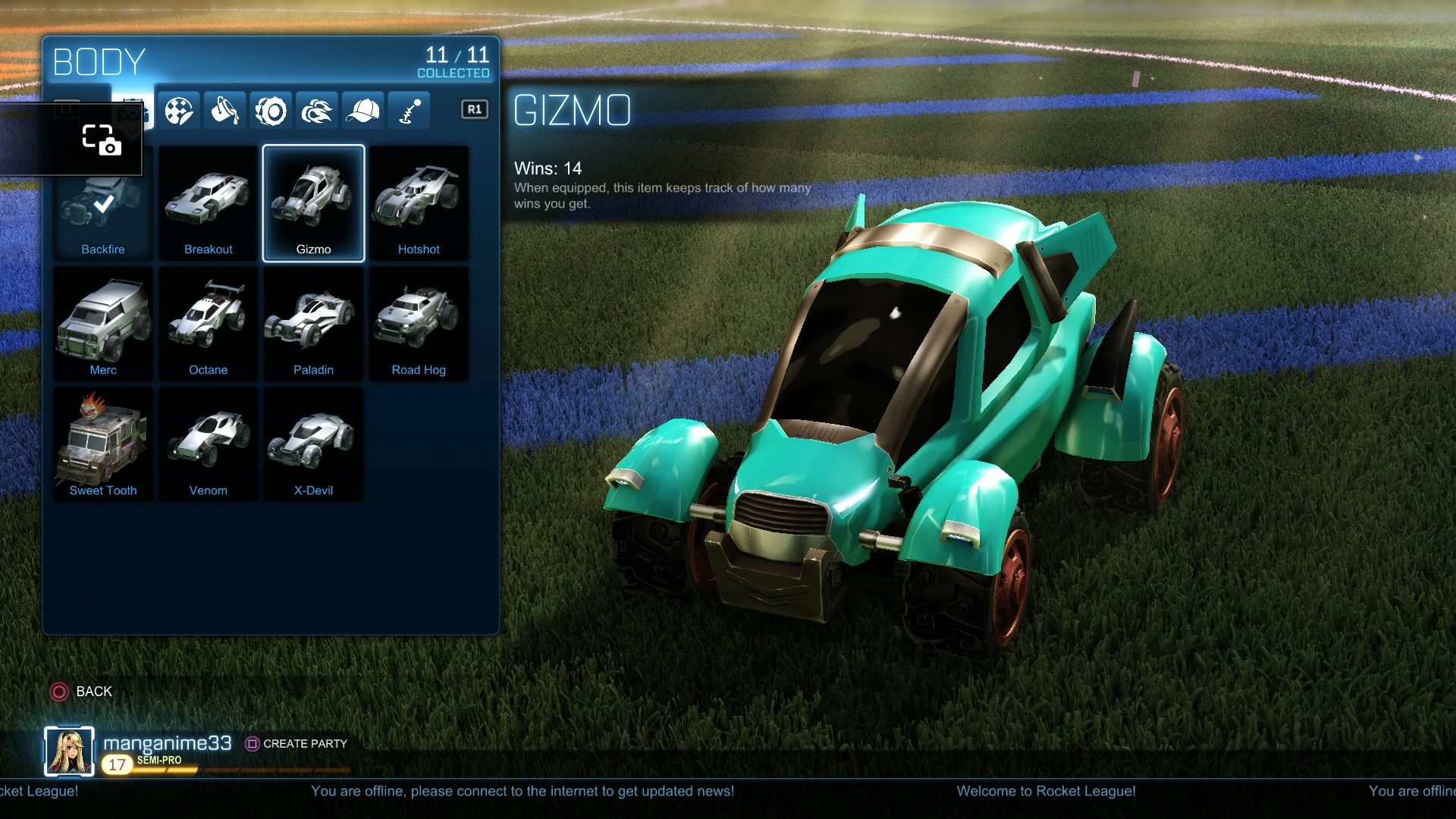Switch to the wheels tab
Image resolution: width=1456 pixels, height=819 pixels.
[x=271, y=111]
